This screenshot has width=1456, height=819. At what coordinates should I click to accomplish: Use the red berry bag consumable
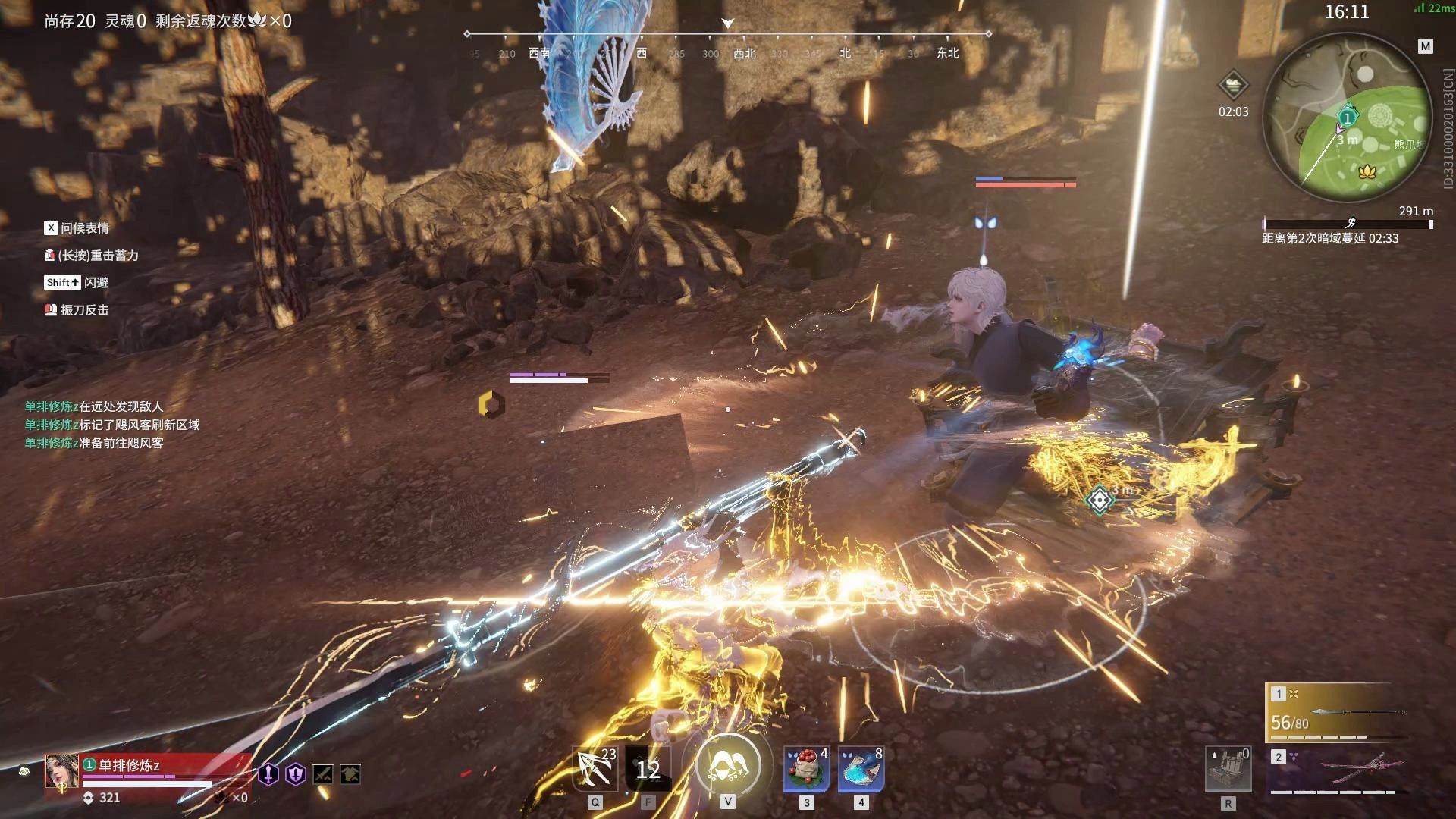pyautogui.click(x=806, y=768)
